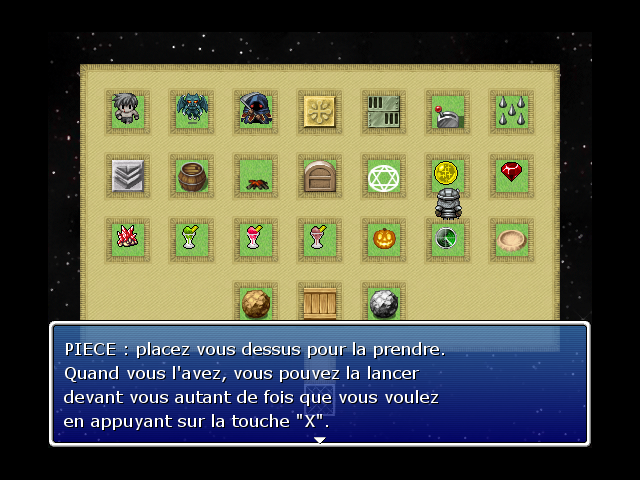640x480 pixels.
Task: Select the hexagram magic circle tile
Action: [383, 176]
